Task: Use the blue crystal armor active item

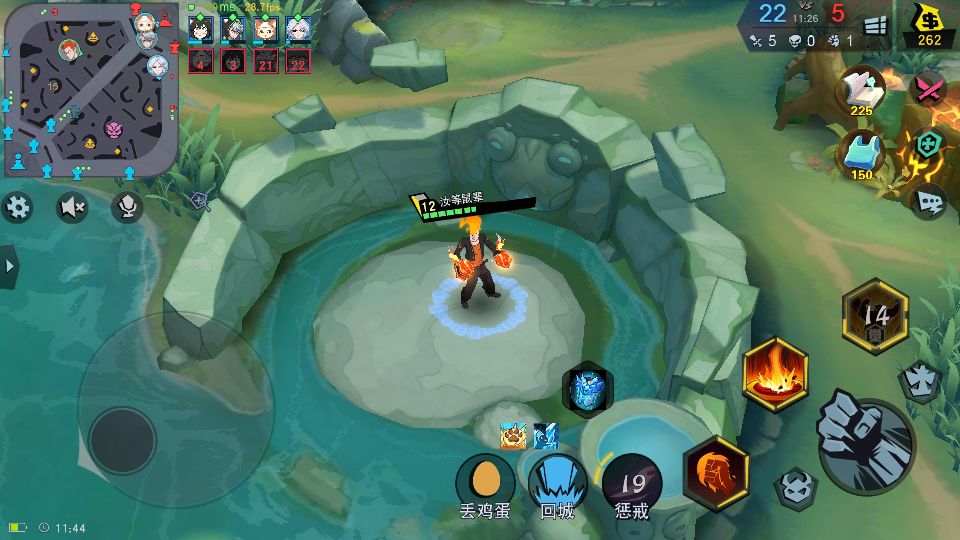Action: click(x=587, y=389)
